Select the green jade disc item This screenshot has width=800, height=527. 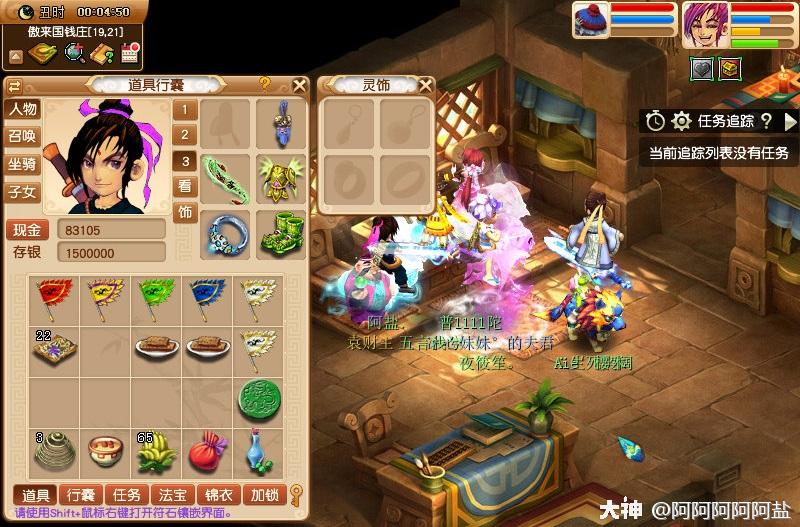pyautogui.click(x=258, y=399)
